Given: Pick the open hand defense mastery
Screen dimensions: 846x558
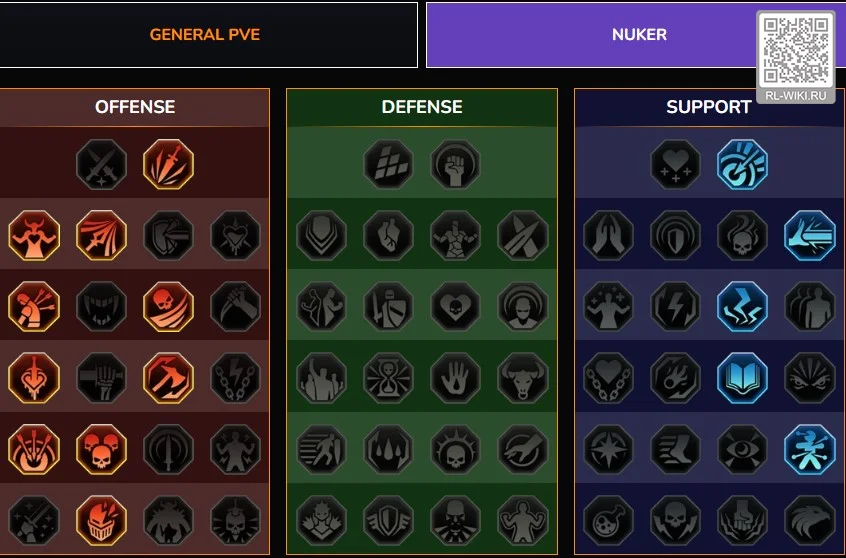Looking at the screenshot, I should click(456, 378).
